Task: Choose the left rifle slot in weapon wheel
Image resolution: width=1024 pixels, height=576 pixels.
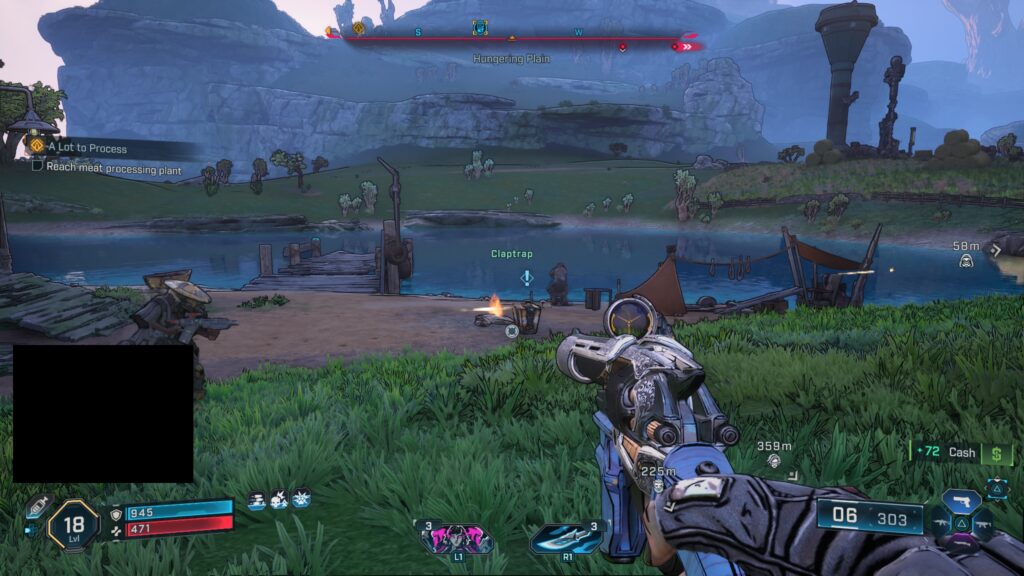Action: [x=942, y=521]
